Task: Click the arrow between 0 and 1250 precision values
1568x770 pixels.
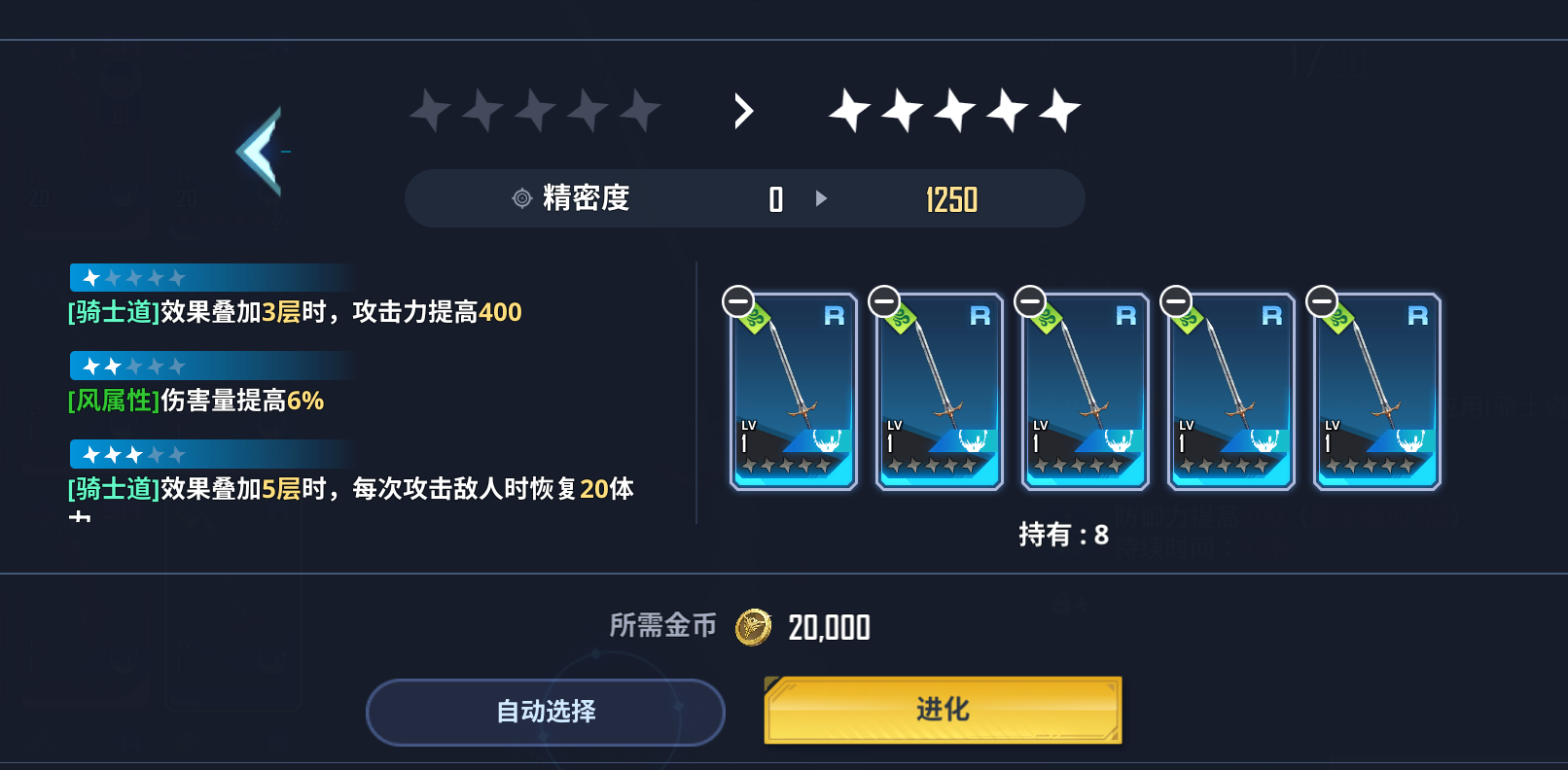Action: pyautogui.click(x=822, y=198)
